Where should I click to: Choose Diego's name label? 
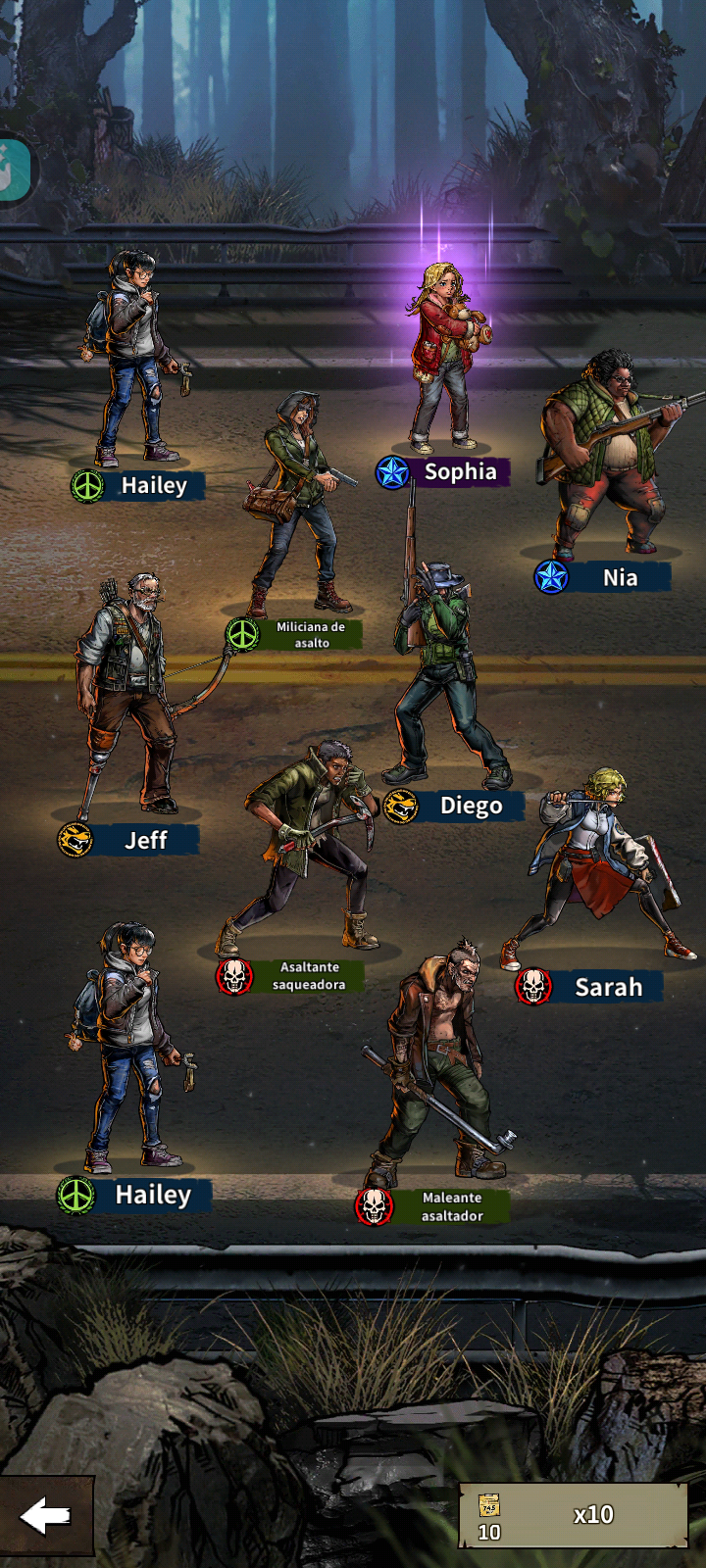(x=471, y=807)
